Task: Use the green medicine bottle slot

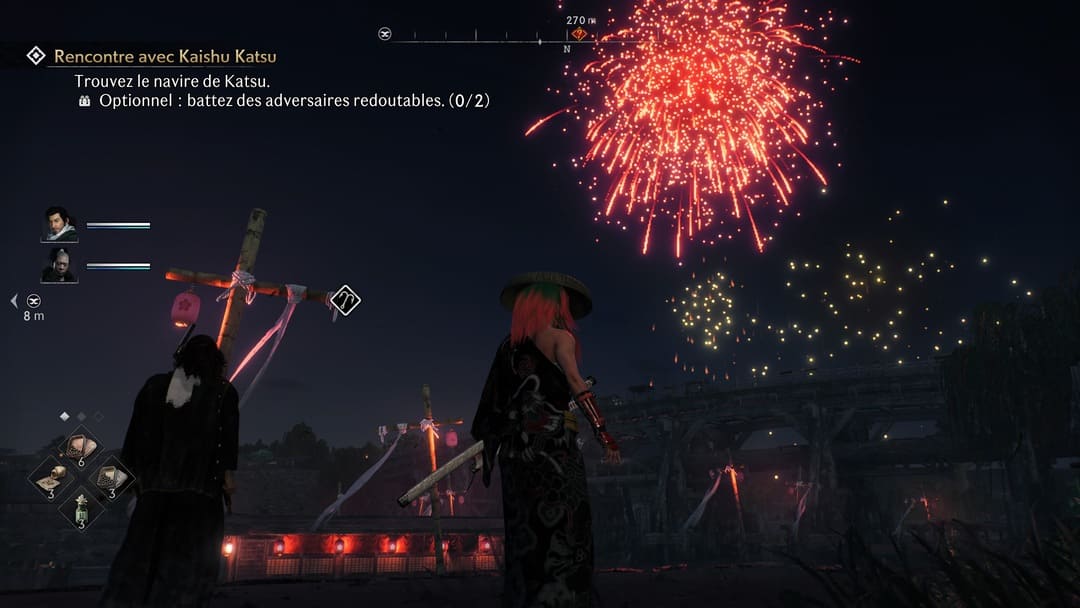Action: (x=81, y=507)
